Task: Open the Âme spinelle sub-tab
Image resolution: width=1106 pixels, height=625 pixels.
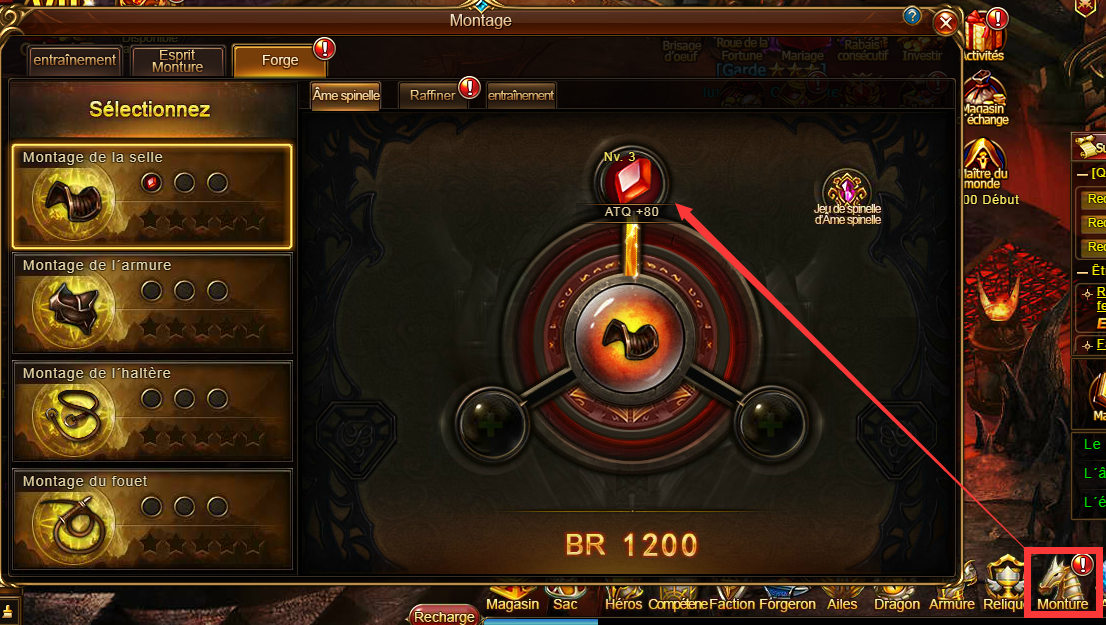Action: (x=346, y=95)
